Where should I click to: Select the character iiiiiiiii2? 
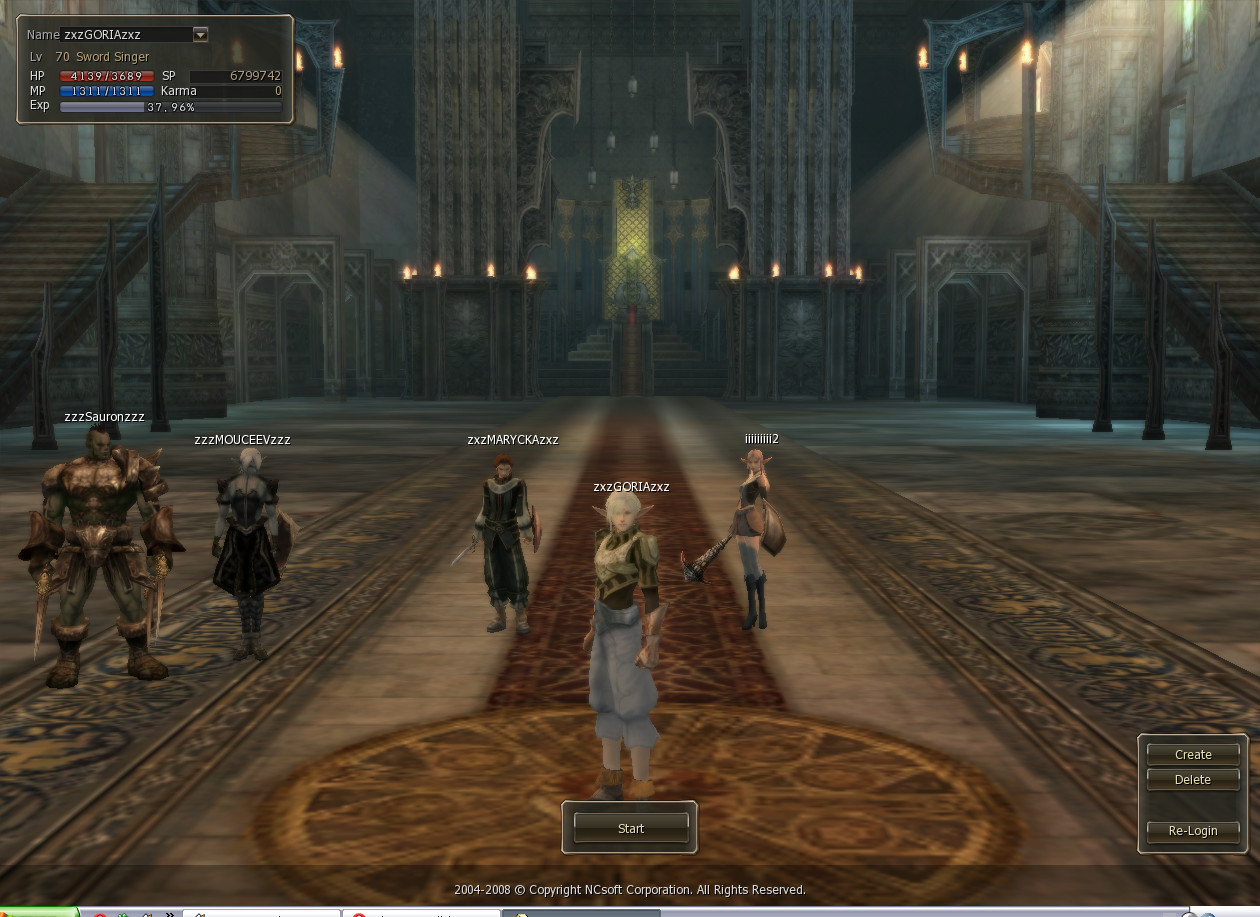tap(757, 540)
